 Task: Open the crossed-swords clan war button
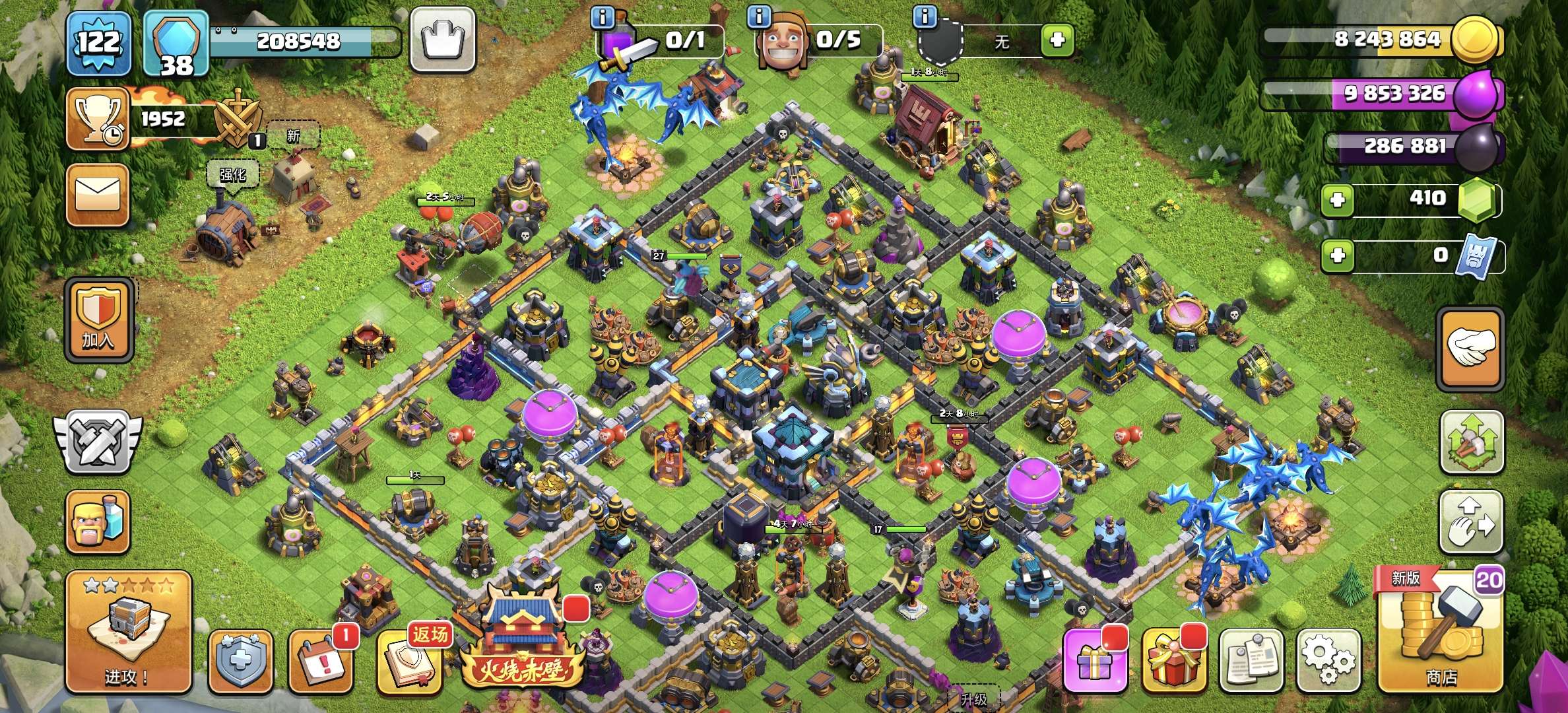[x=98, y=442]
